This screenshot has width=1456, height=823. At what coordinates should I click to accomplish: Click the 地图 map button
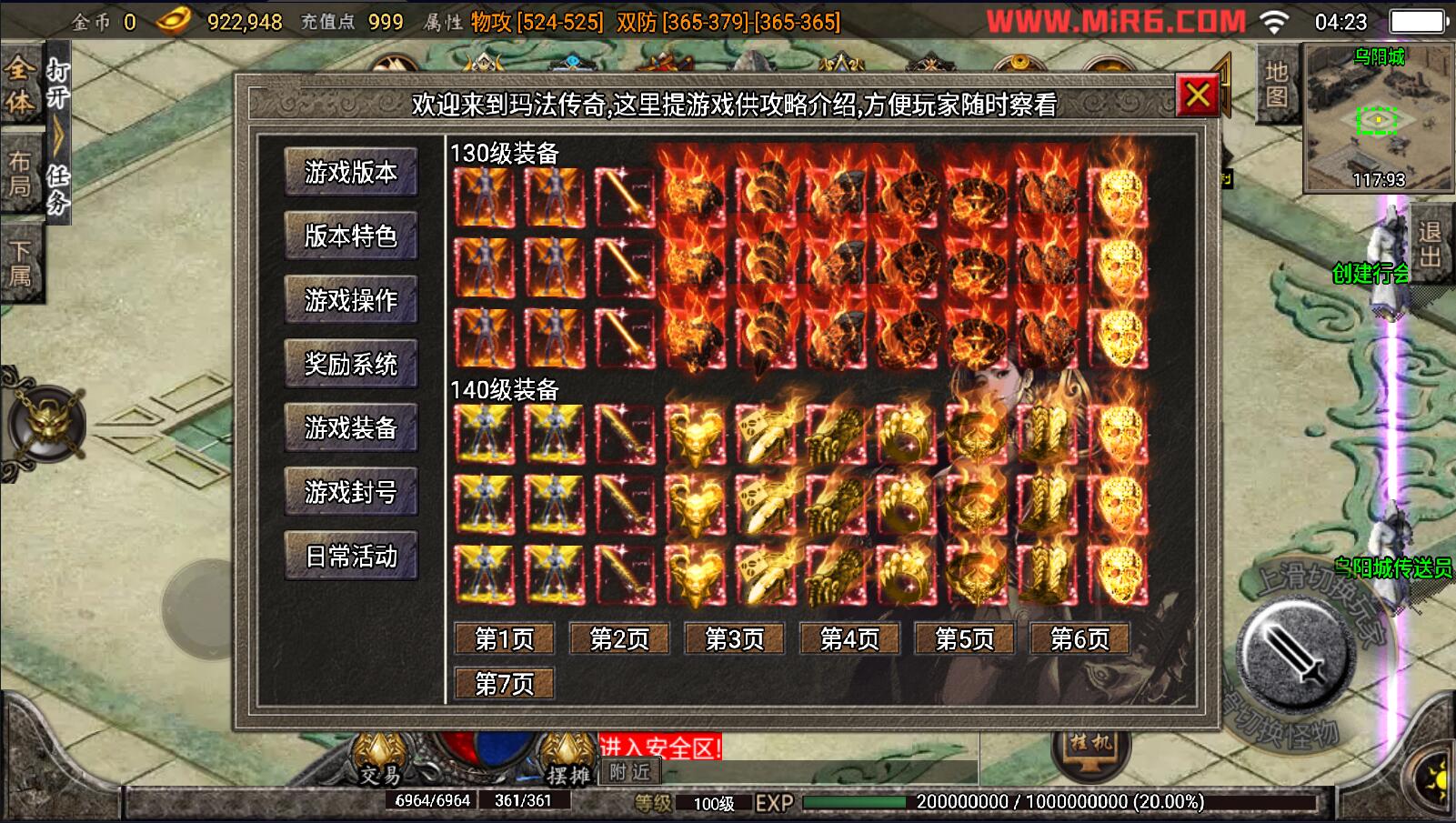pos(1277,85)
